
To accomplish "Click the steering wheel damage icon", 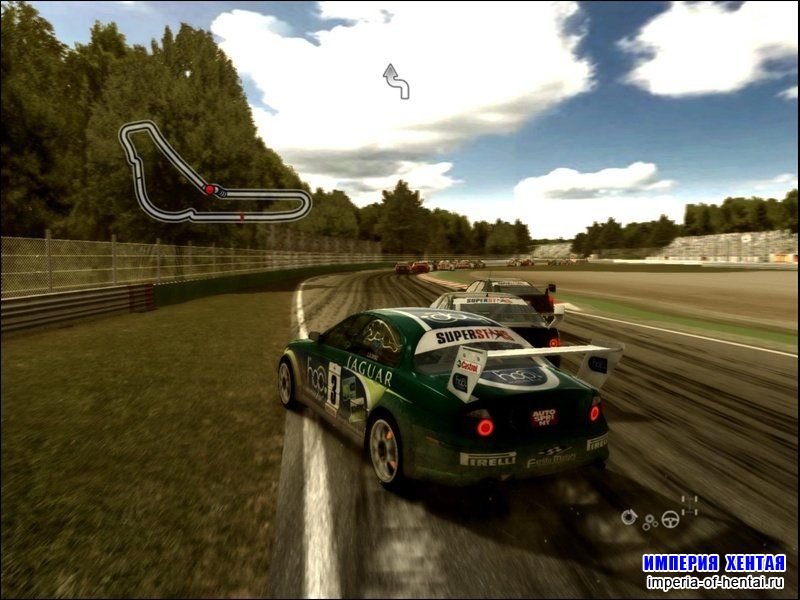I will tap(670, 519).
